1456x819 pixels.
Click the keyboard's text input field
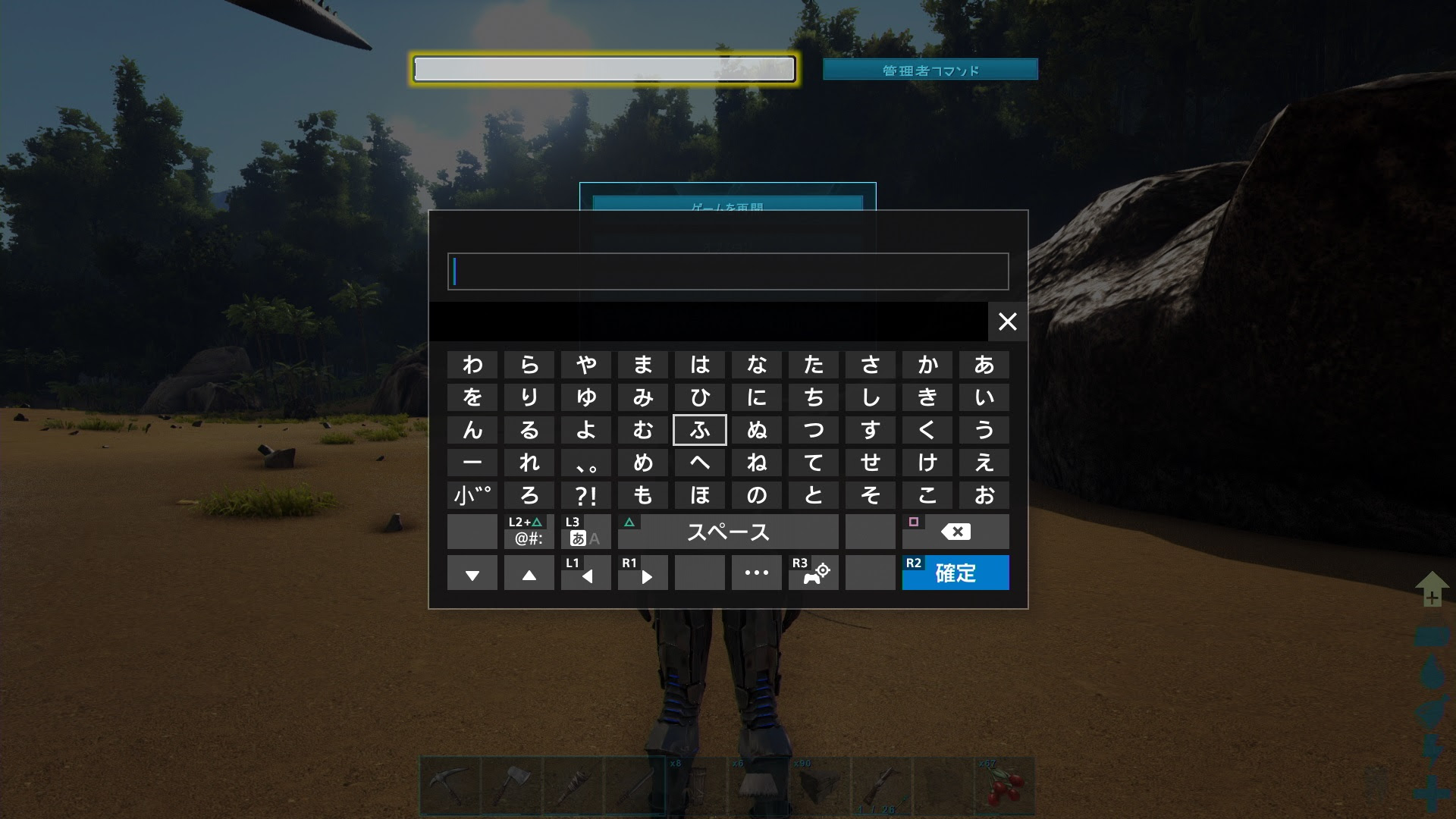tap(728, 271)
